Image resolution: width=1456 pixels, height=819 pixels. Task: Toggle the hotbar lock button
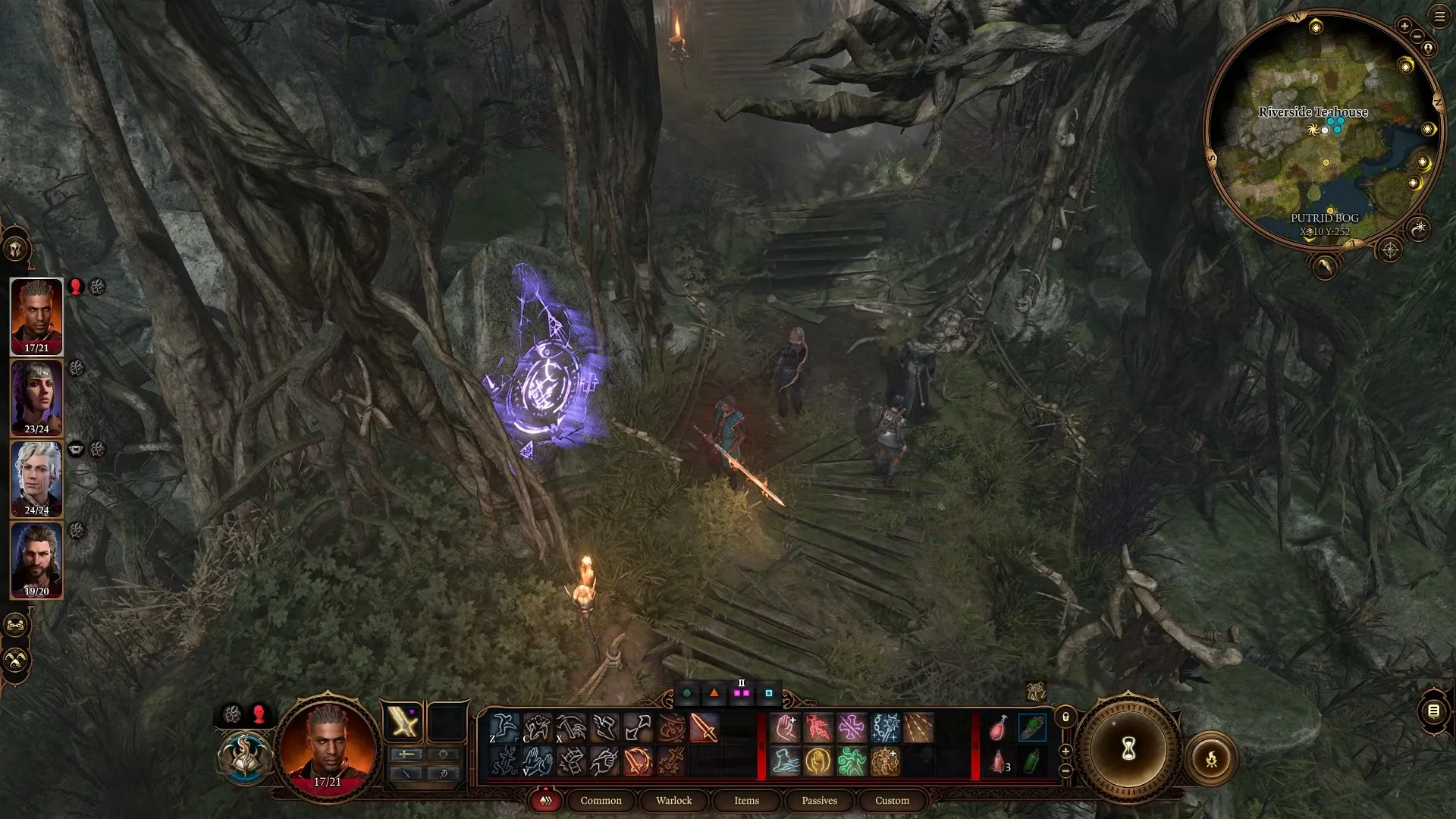(1065, 717)
